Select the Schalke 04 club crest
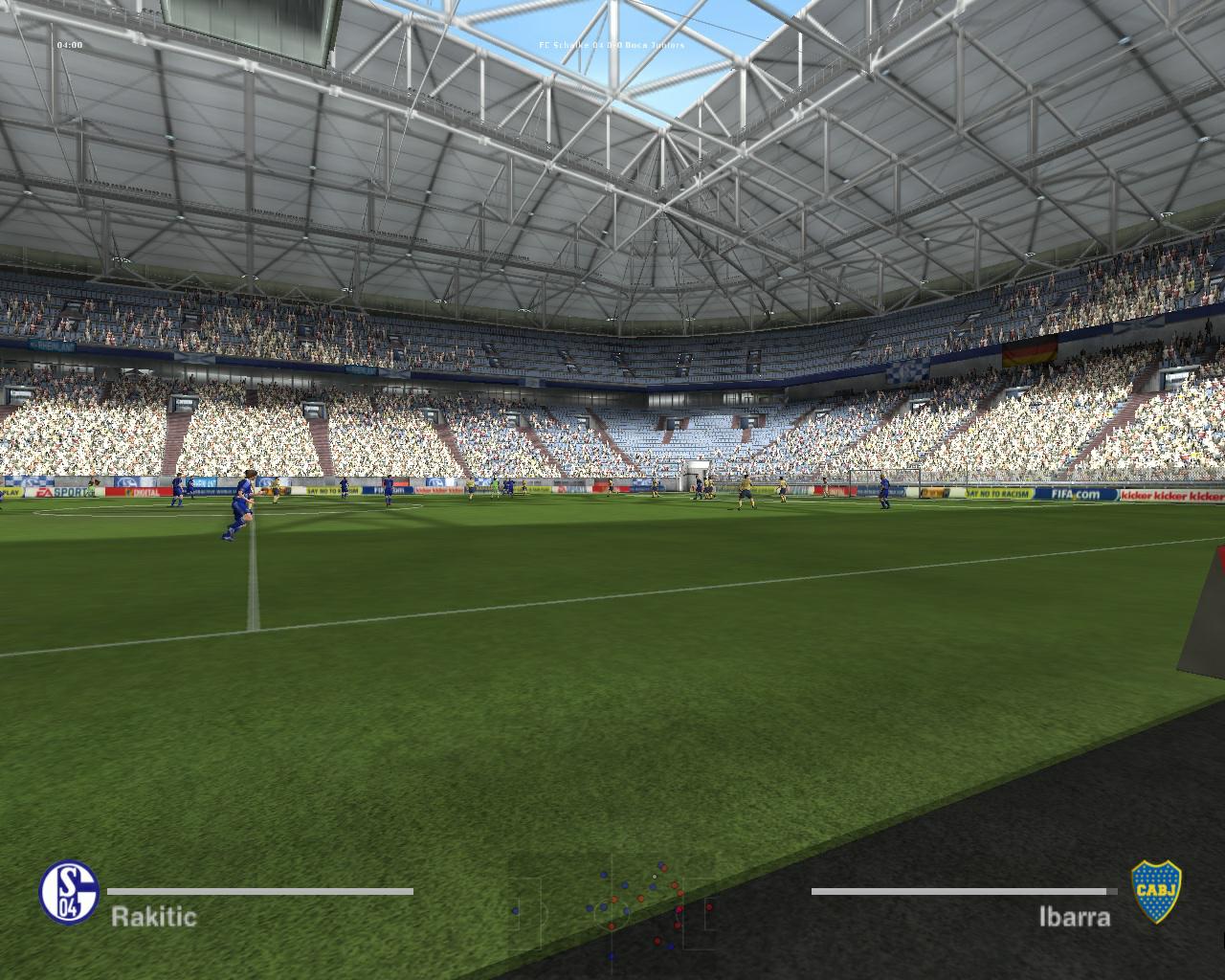Viewport: 1225px width, 980px height. pos(69,892)
